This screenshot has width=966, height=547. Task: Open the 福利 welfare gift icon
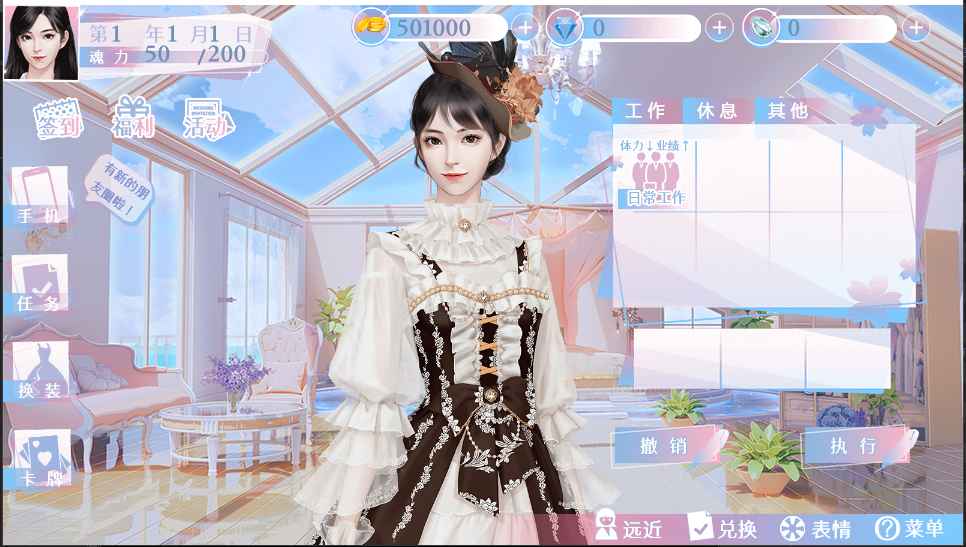pos(132,119)
